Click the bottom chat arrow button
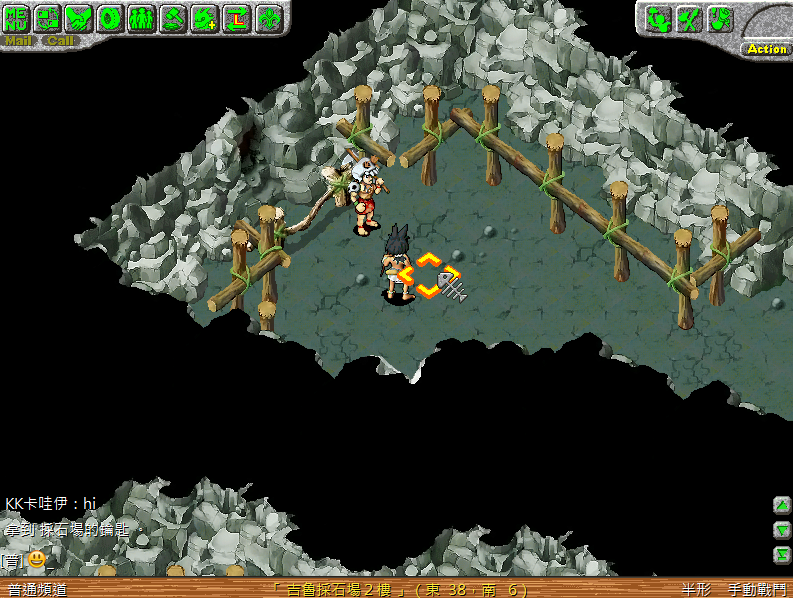Viewport: 793px width, 598px height. (782, 555)
